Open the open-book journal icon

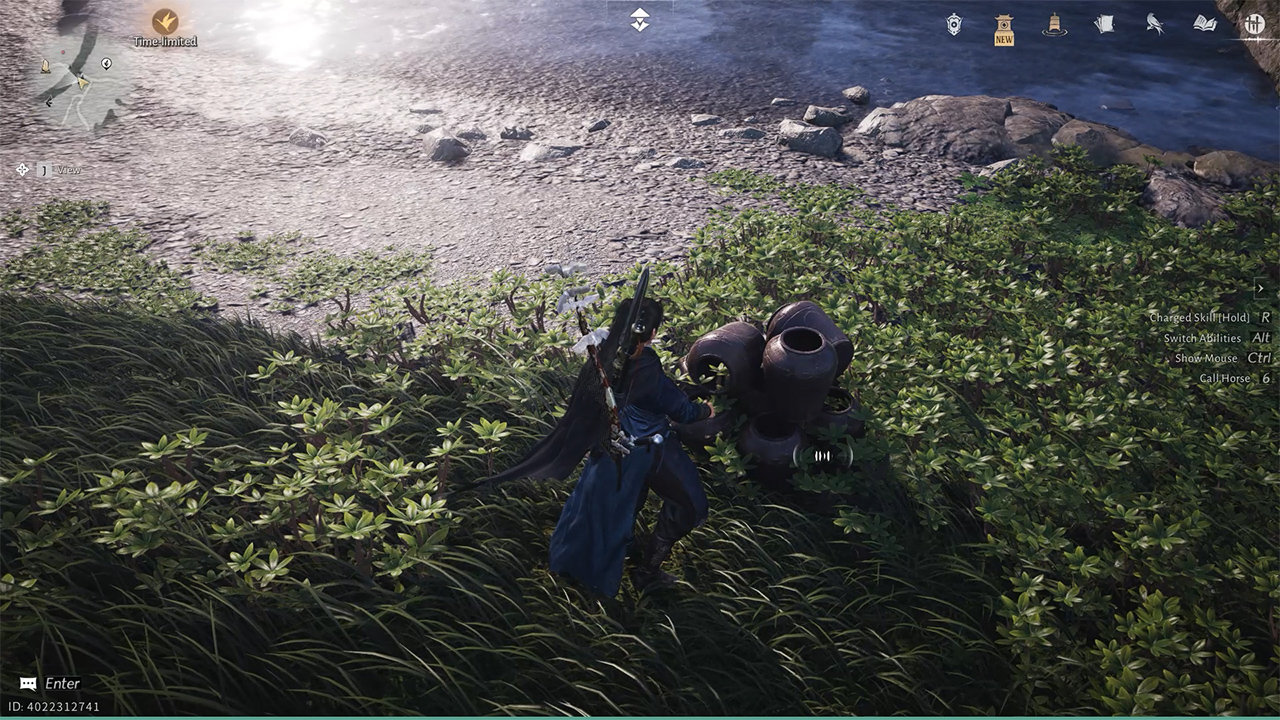[x=1204, y=24]
